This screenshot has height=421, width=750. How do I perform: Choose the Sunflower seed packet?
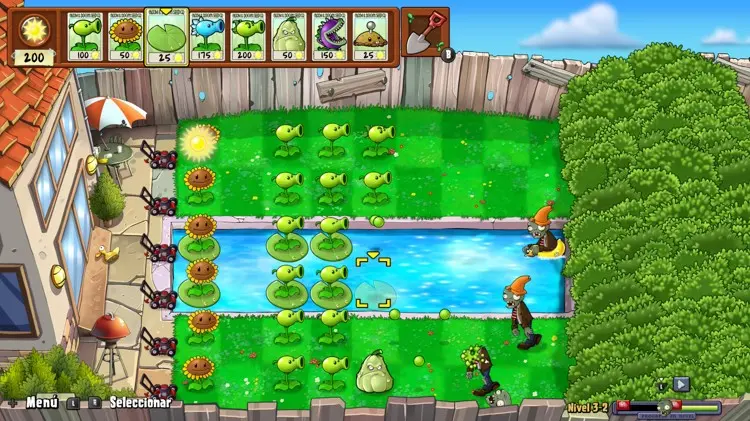[x=126, y=37]
